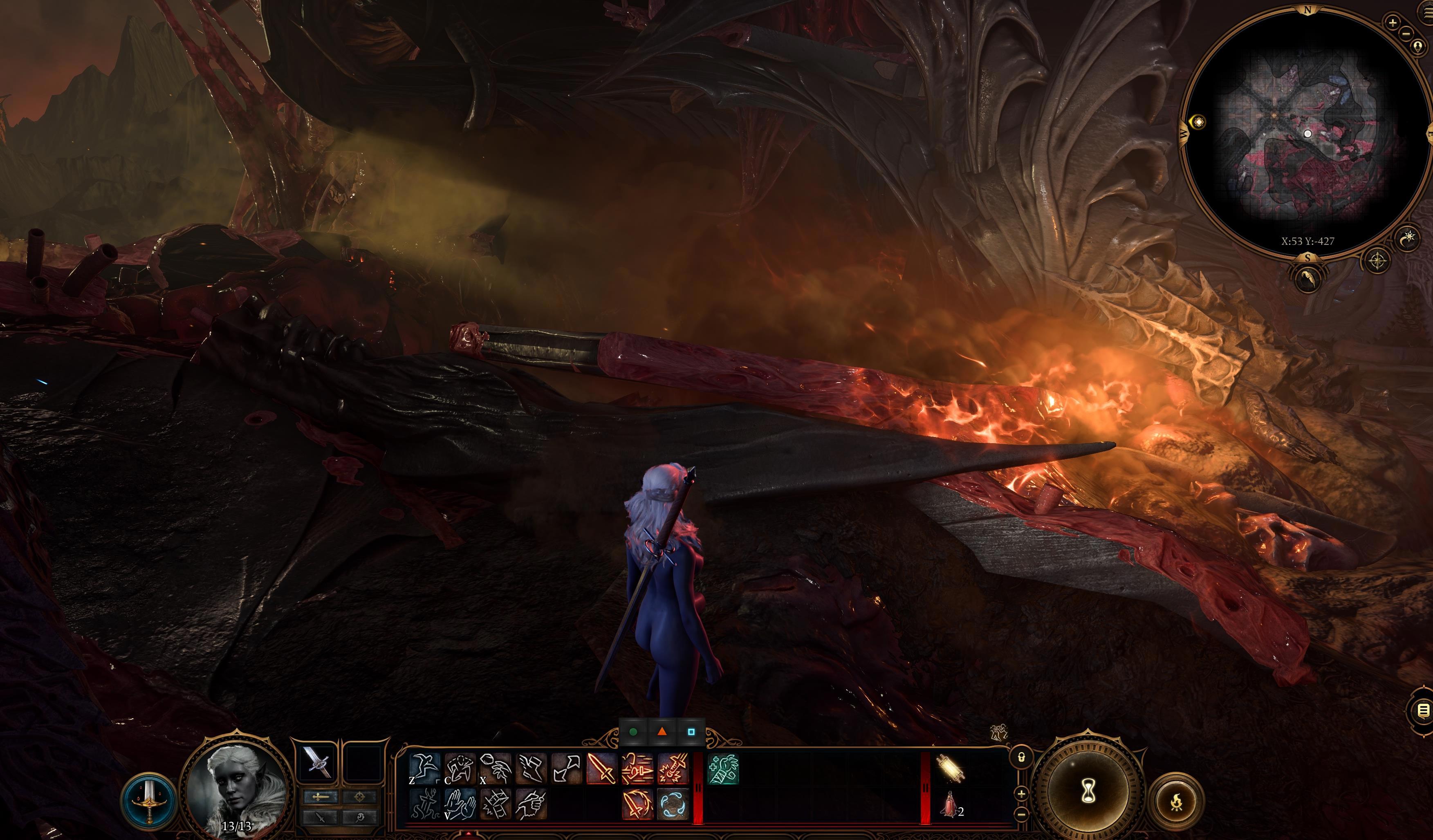Select the equipped sword weapon slot

tap(317, 762)
